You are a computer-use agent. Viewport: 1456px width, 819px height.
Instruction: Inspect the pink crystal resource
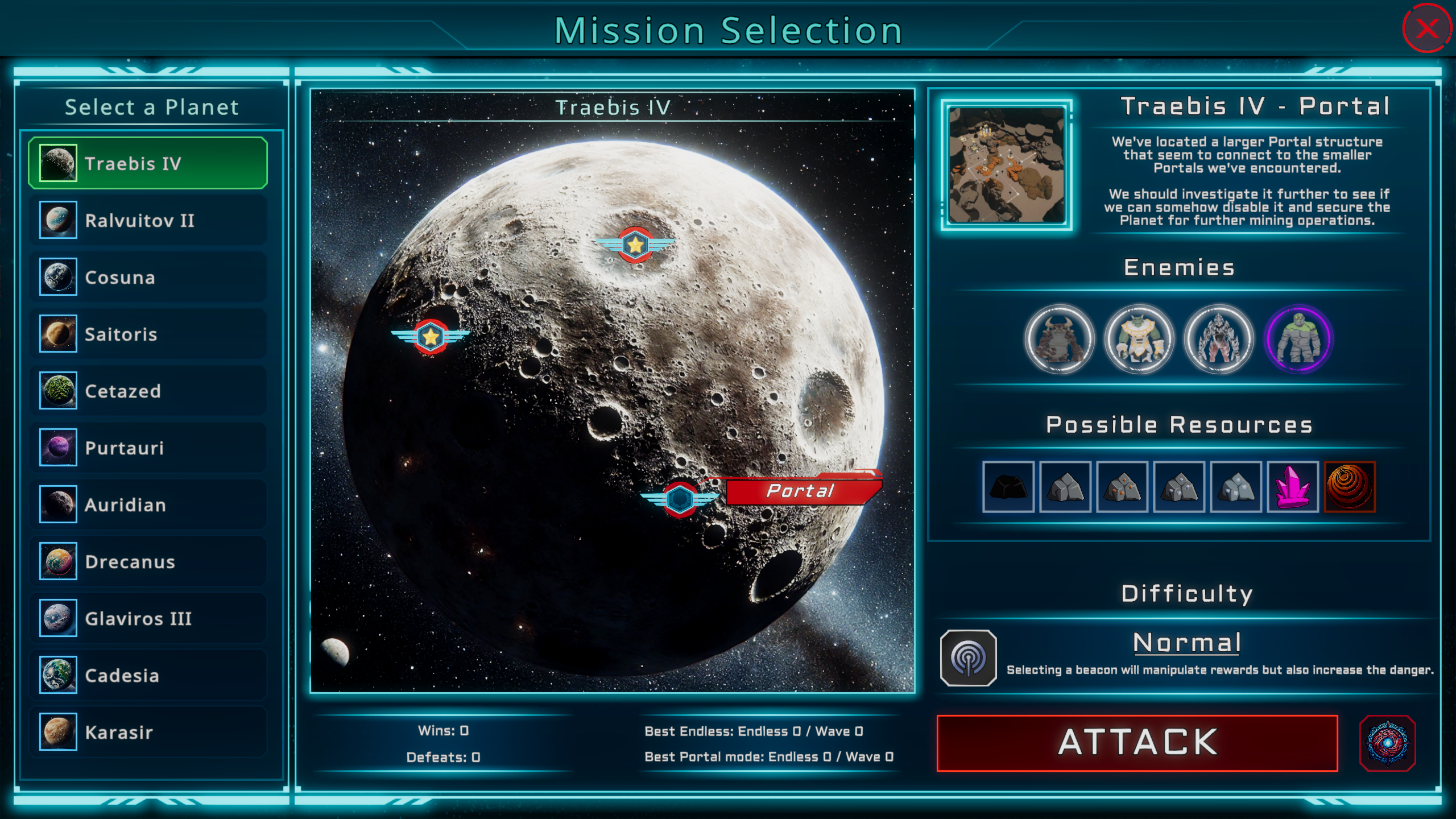[x=1292, y=487]
